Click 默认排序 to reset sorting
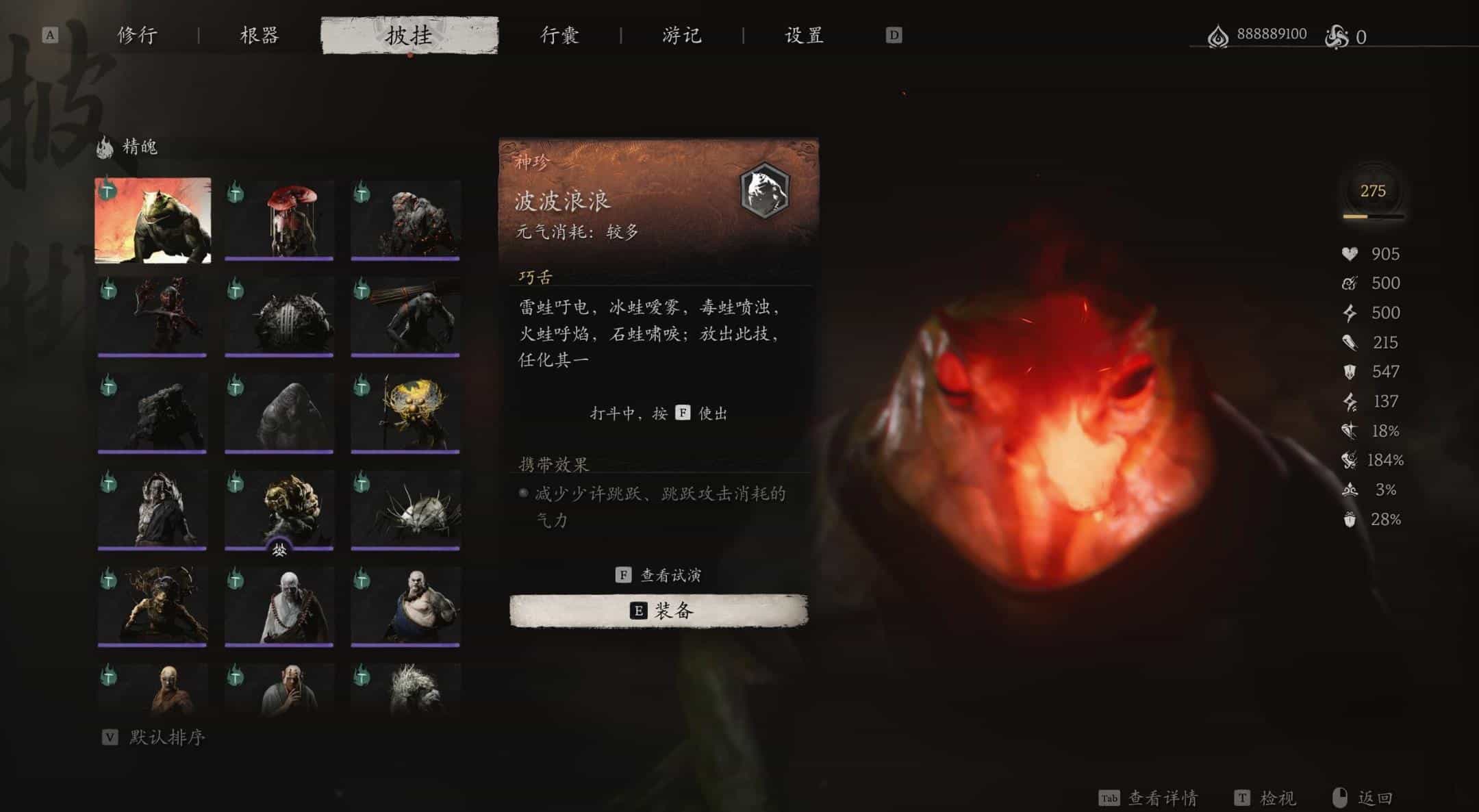Viewport: 1479px width, 812px height. tap(164, 736)
